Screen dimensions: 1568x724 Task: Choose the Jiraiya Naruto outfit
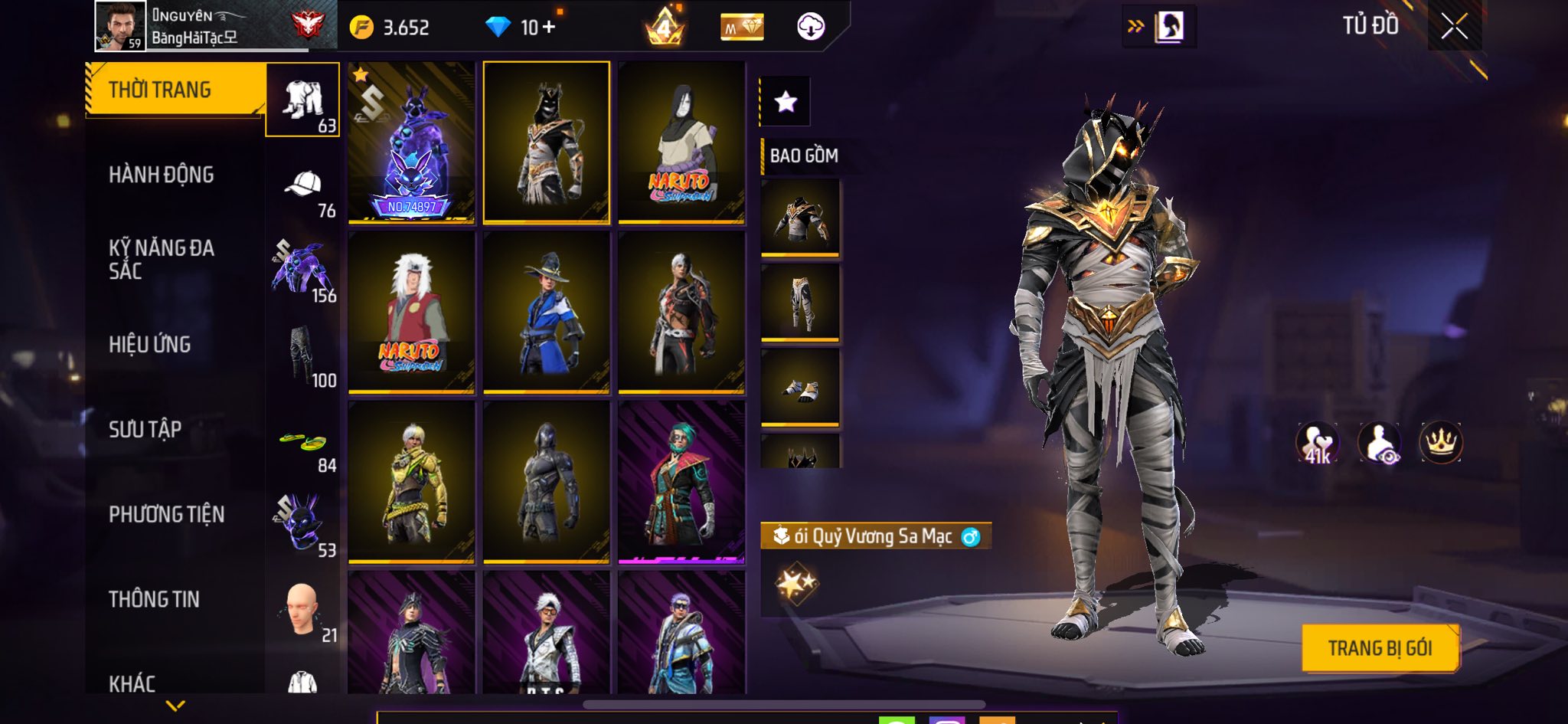411,313
